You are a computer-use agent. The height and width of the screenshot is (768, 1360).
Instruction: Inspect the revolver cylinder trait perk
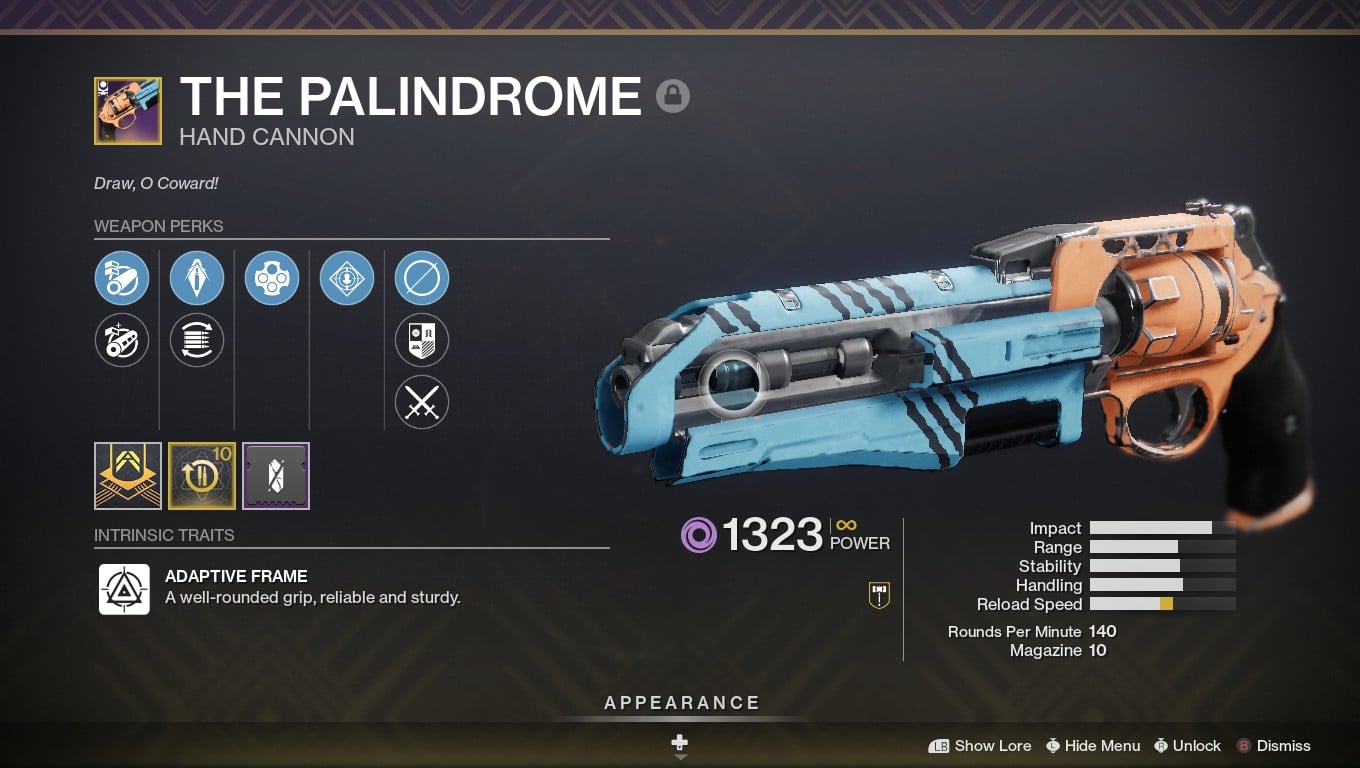pyautogui.click(x=272, y=278)
